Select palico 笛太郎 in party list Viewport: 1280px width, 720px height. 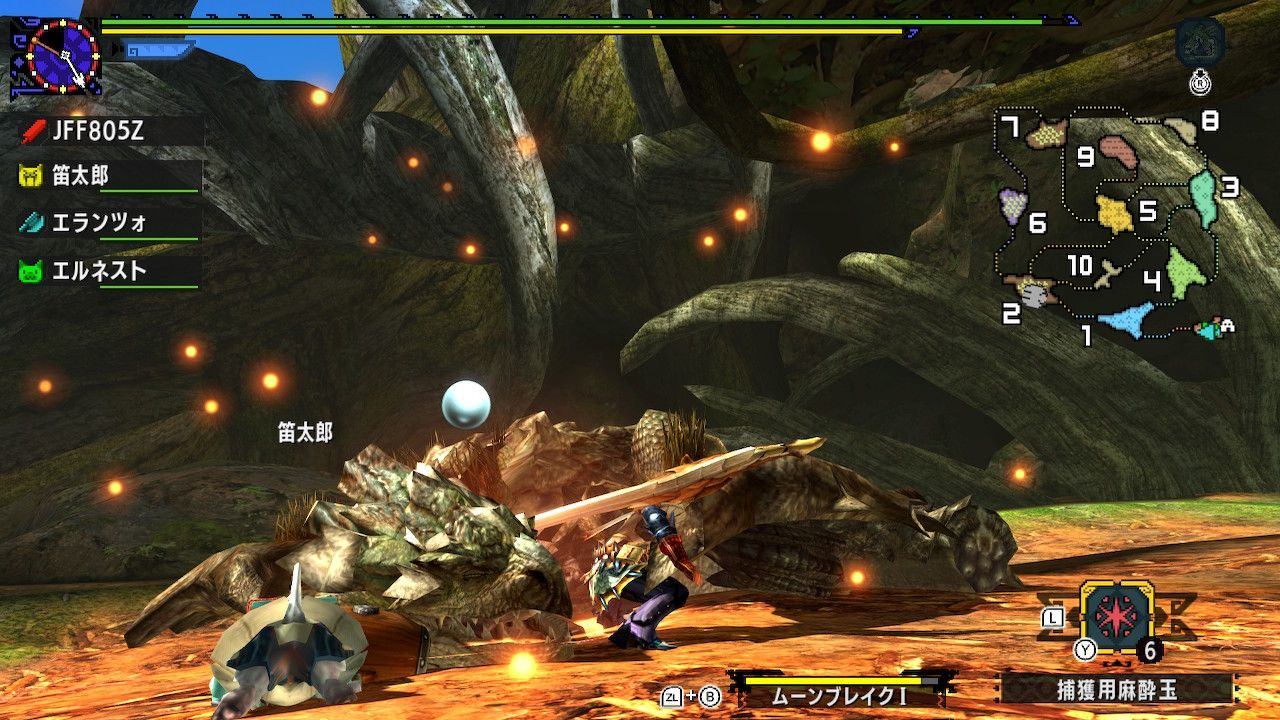click(x=80, y=176)
